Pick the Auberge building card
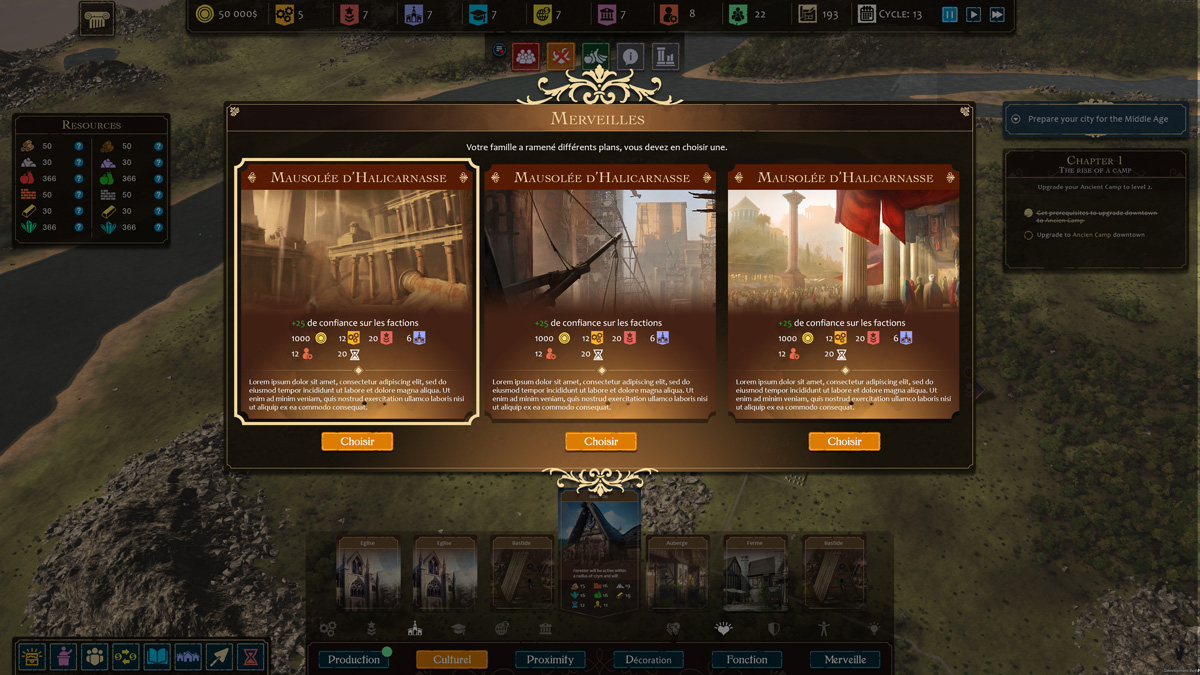 (x=677, y=574)
